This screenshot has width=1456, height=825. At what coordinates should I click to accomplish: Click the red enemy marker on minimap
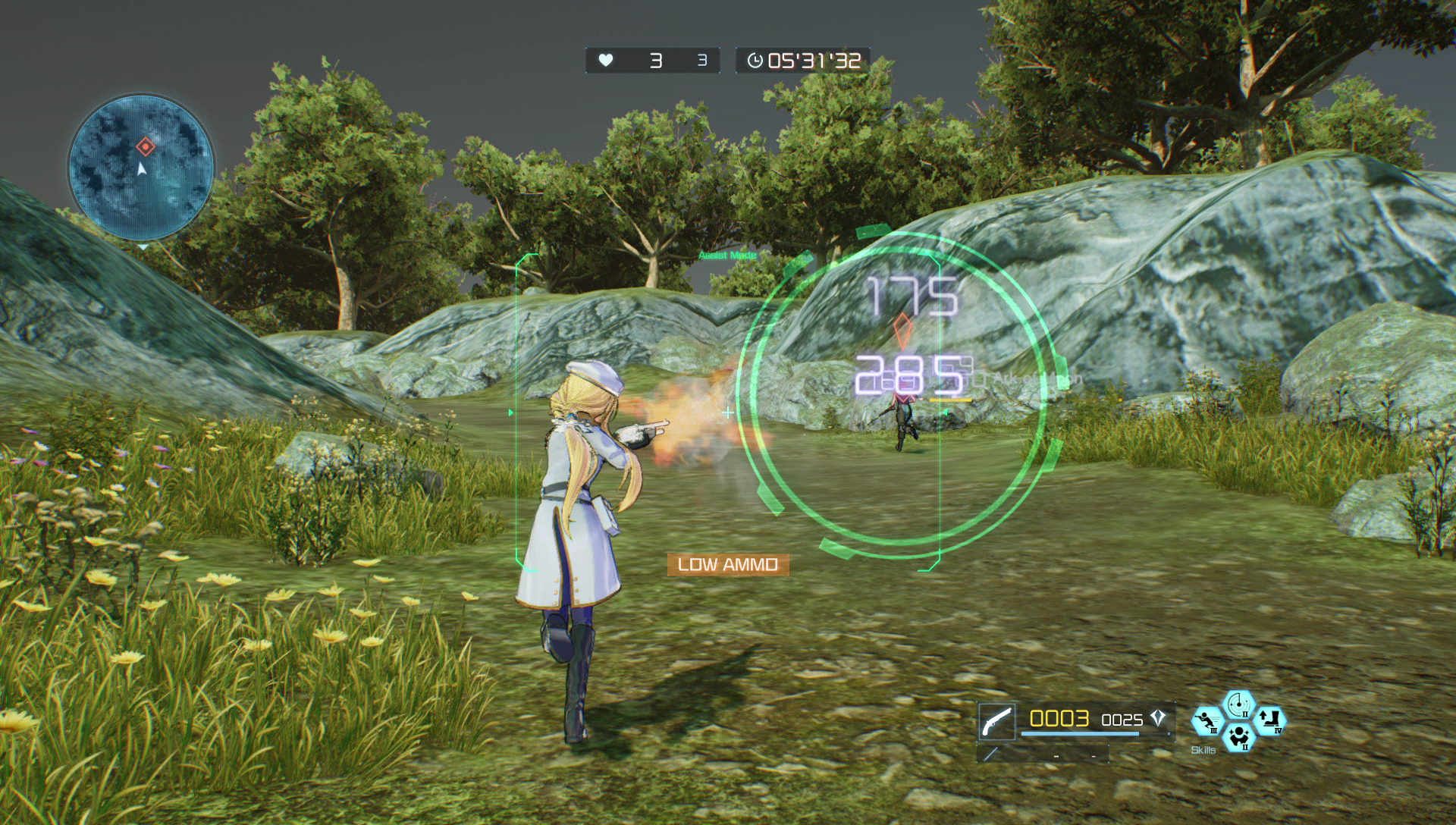[146, 146]
